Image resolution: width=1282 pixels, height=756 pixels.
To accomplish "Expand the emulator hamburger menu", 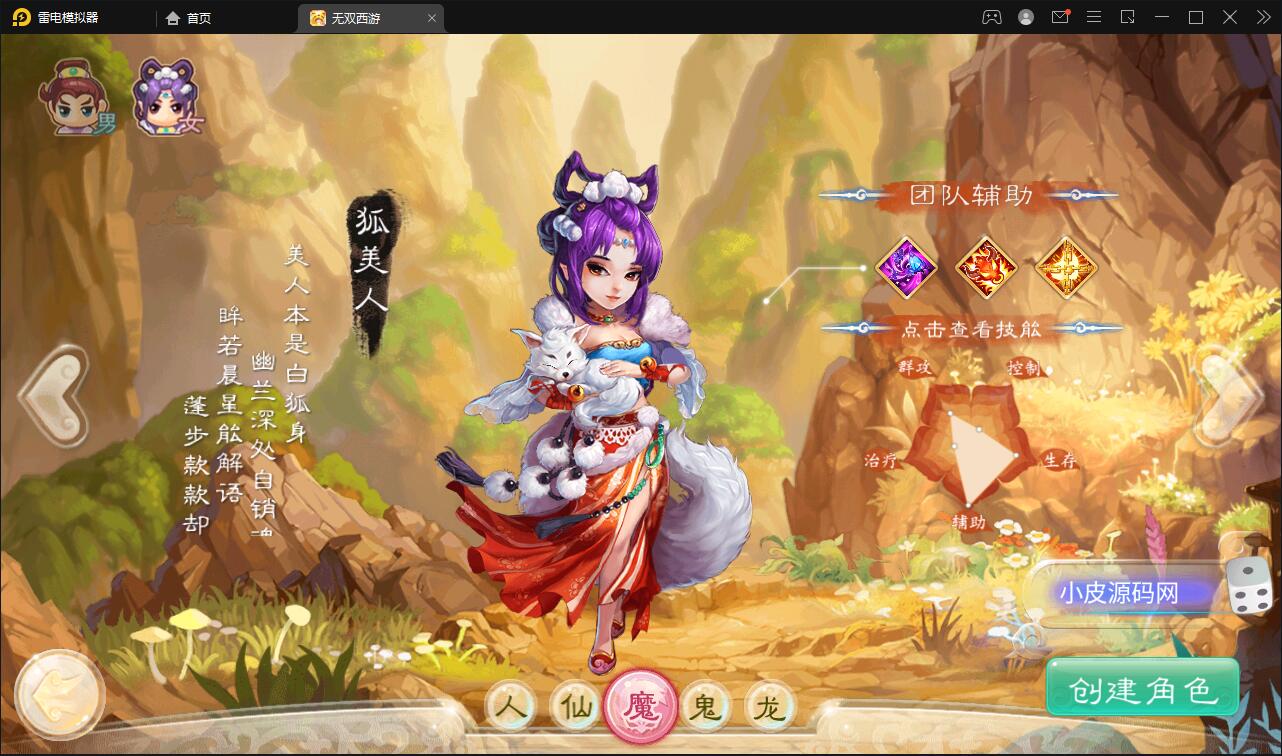I will [x=1094, y=17].
